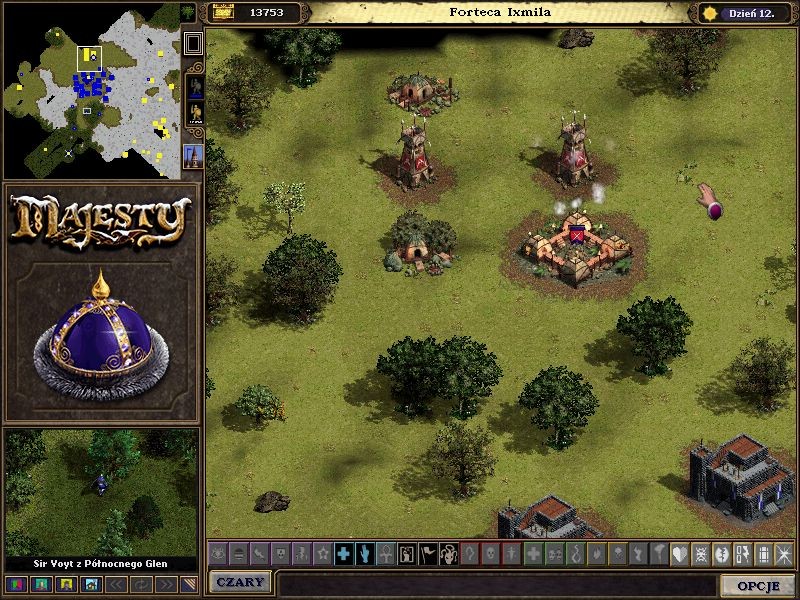
Task: Open the Czary spells panel
Action: tap(240, 583)
